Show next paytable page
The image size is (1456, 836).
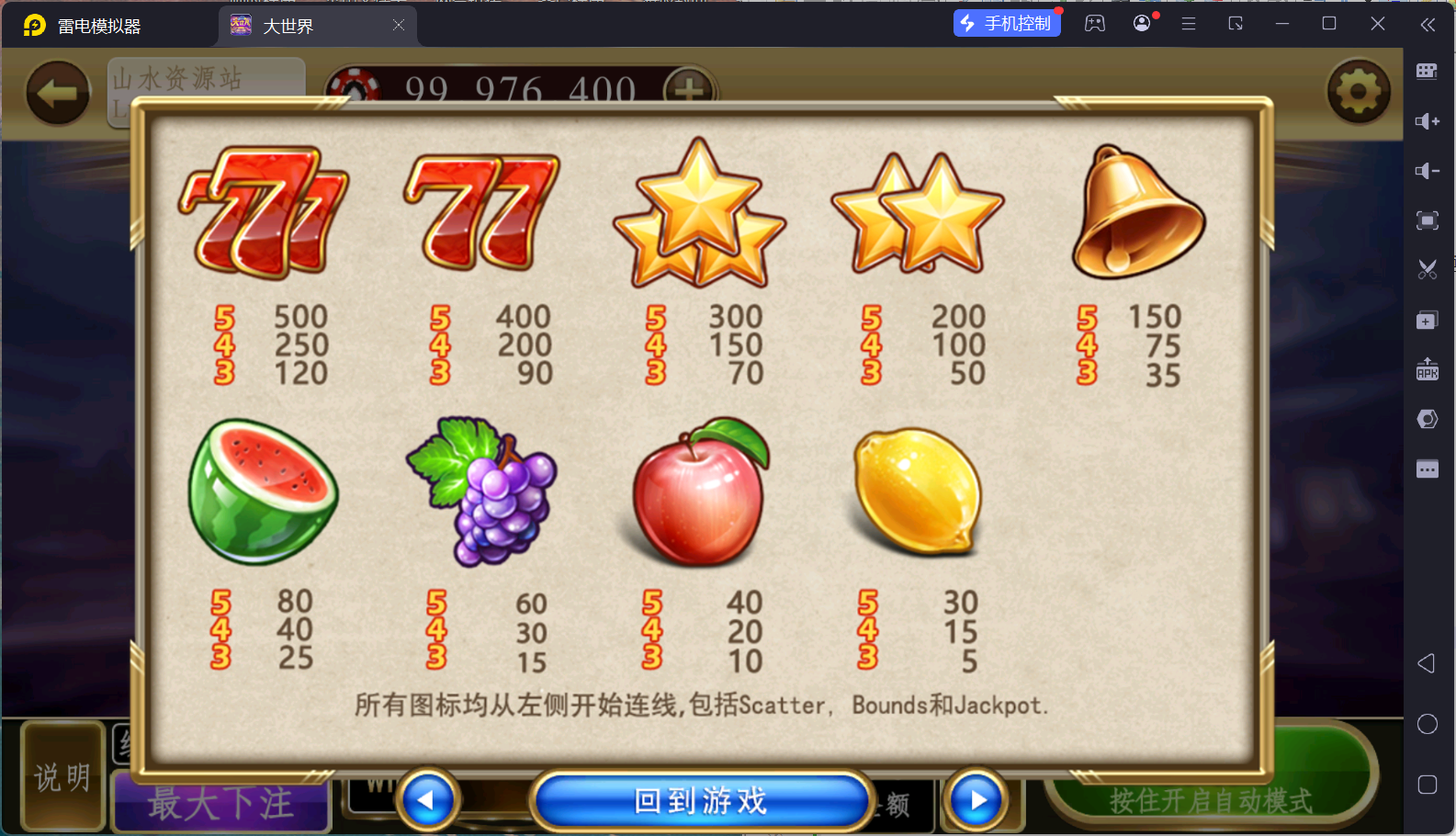(x=976, y=800)
